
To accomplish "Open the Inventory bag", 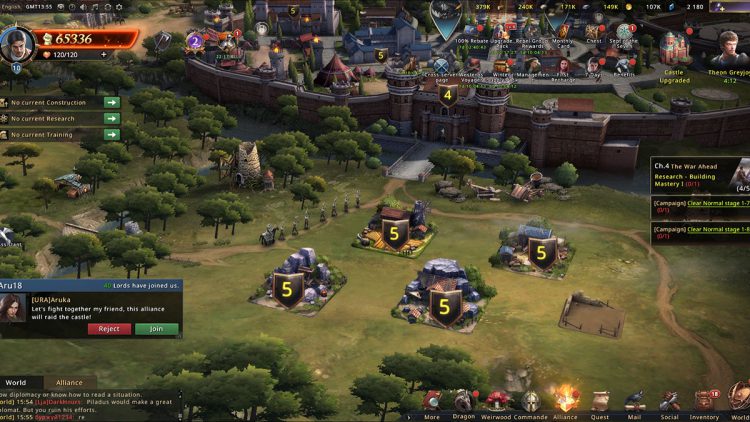I will (704, 401).
